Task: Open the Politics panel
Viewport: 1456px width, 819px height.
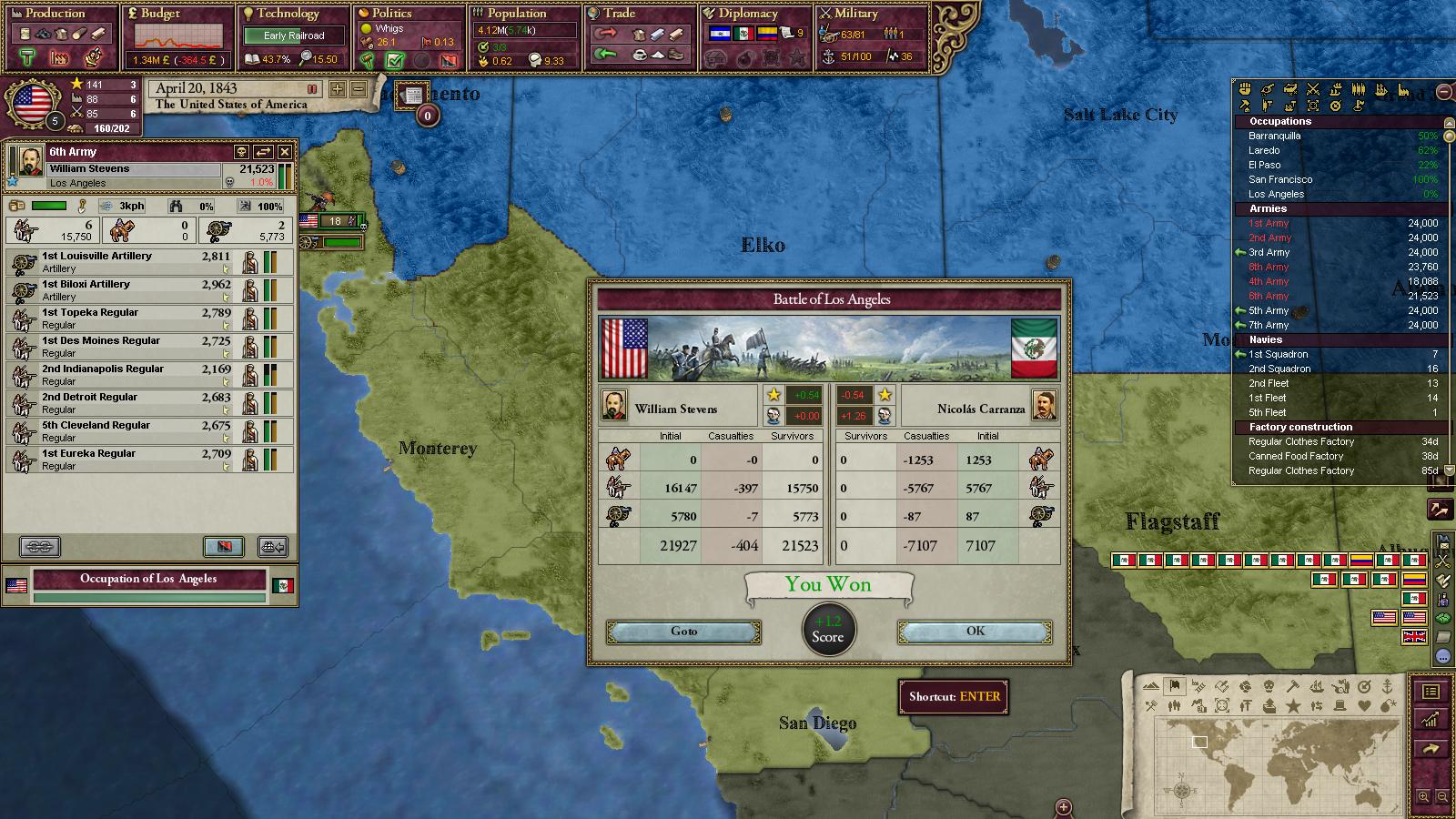Action: 391,14
